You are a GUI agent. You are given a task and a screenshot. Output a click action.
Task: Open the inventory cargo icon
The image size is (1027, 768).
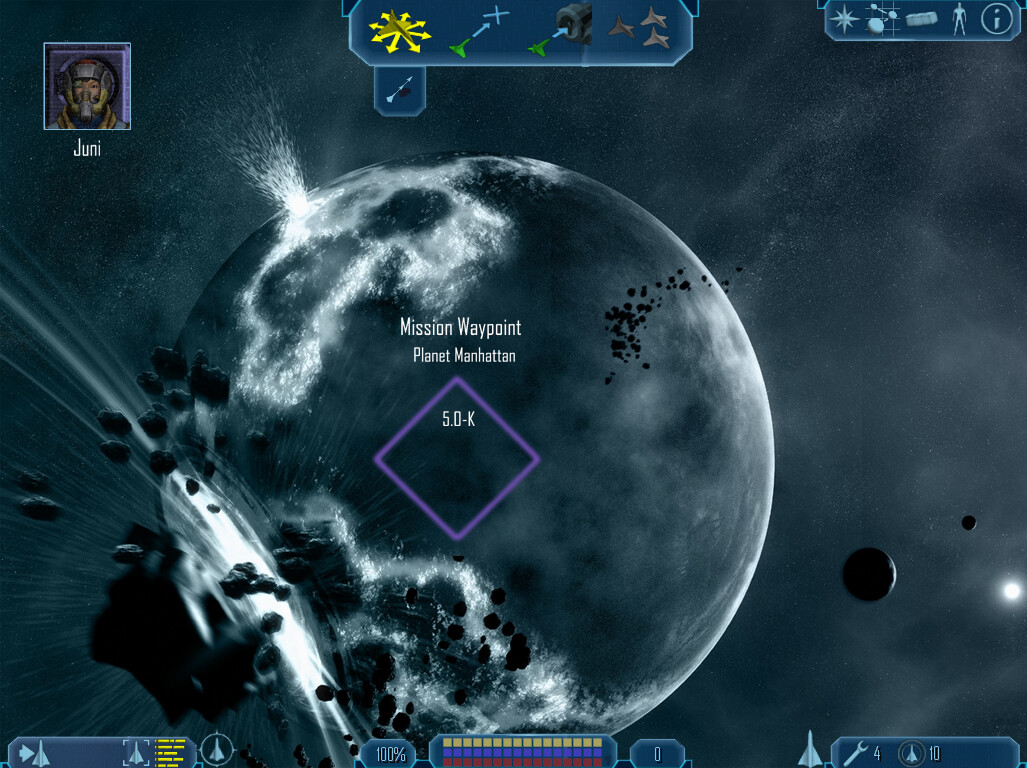[x=921, y=19]
